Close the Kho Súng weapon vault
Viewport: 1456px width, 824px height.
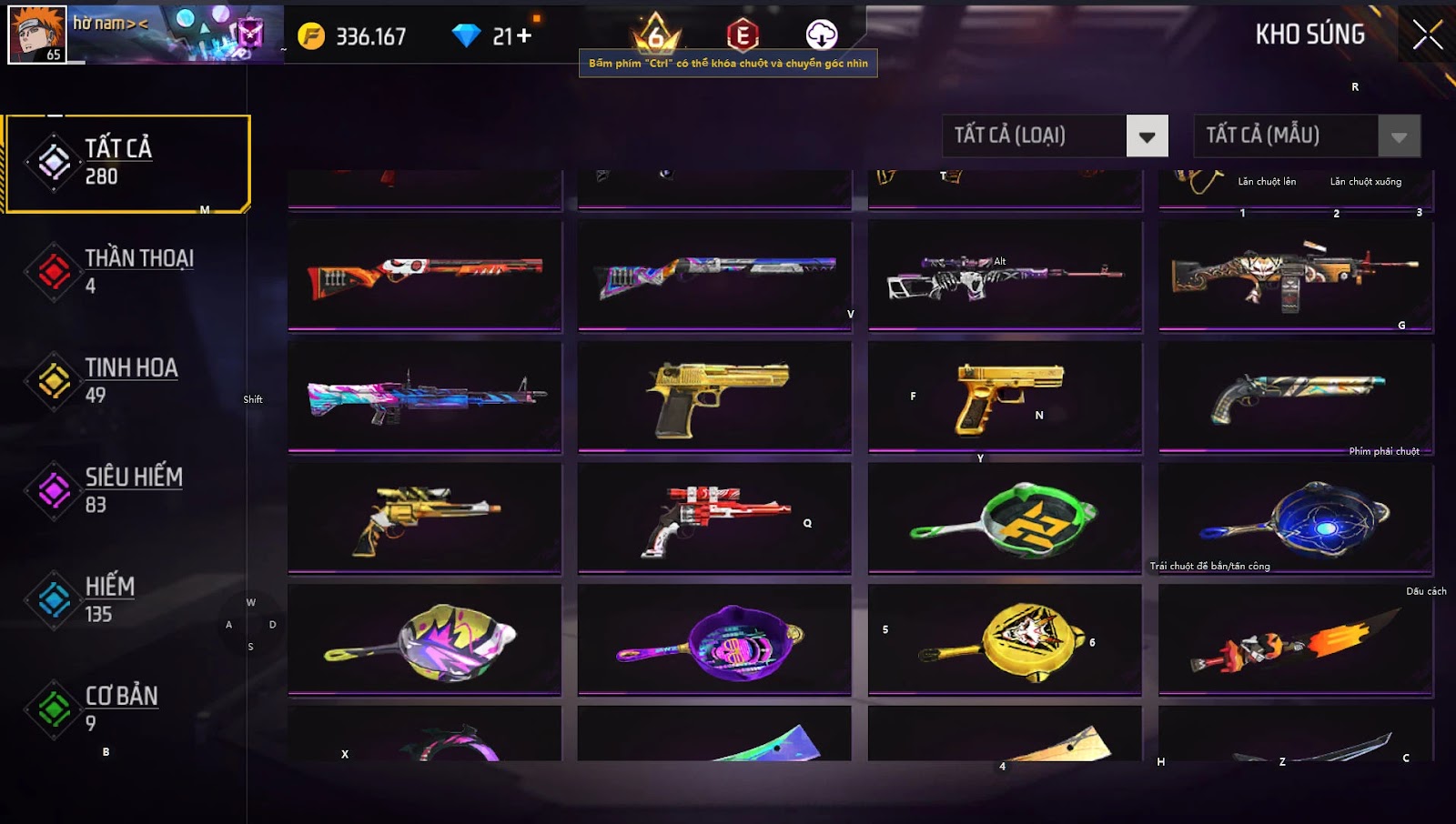(x=1427, y=35)
